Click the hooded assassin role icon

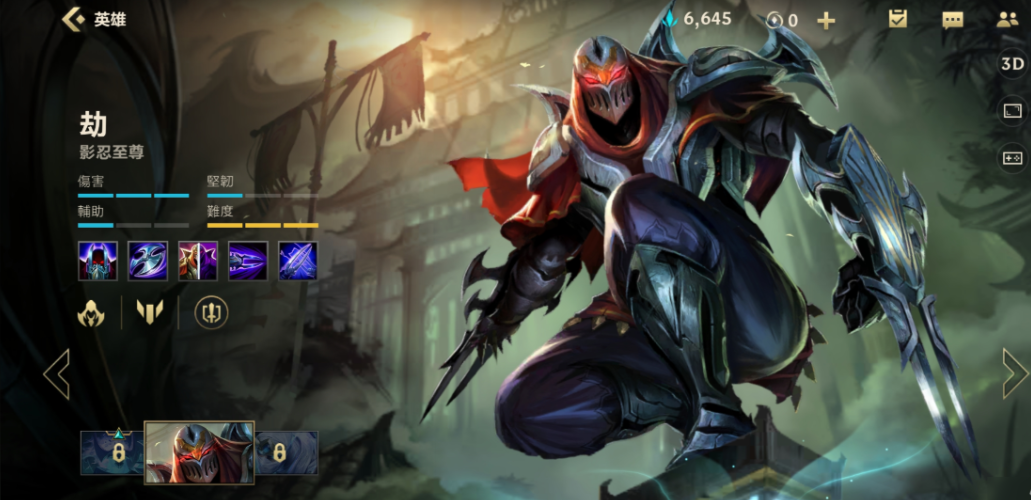92,313
